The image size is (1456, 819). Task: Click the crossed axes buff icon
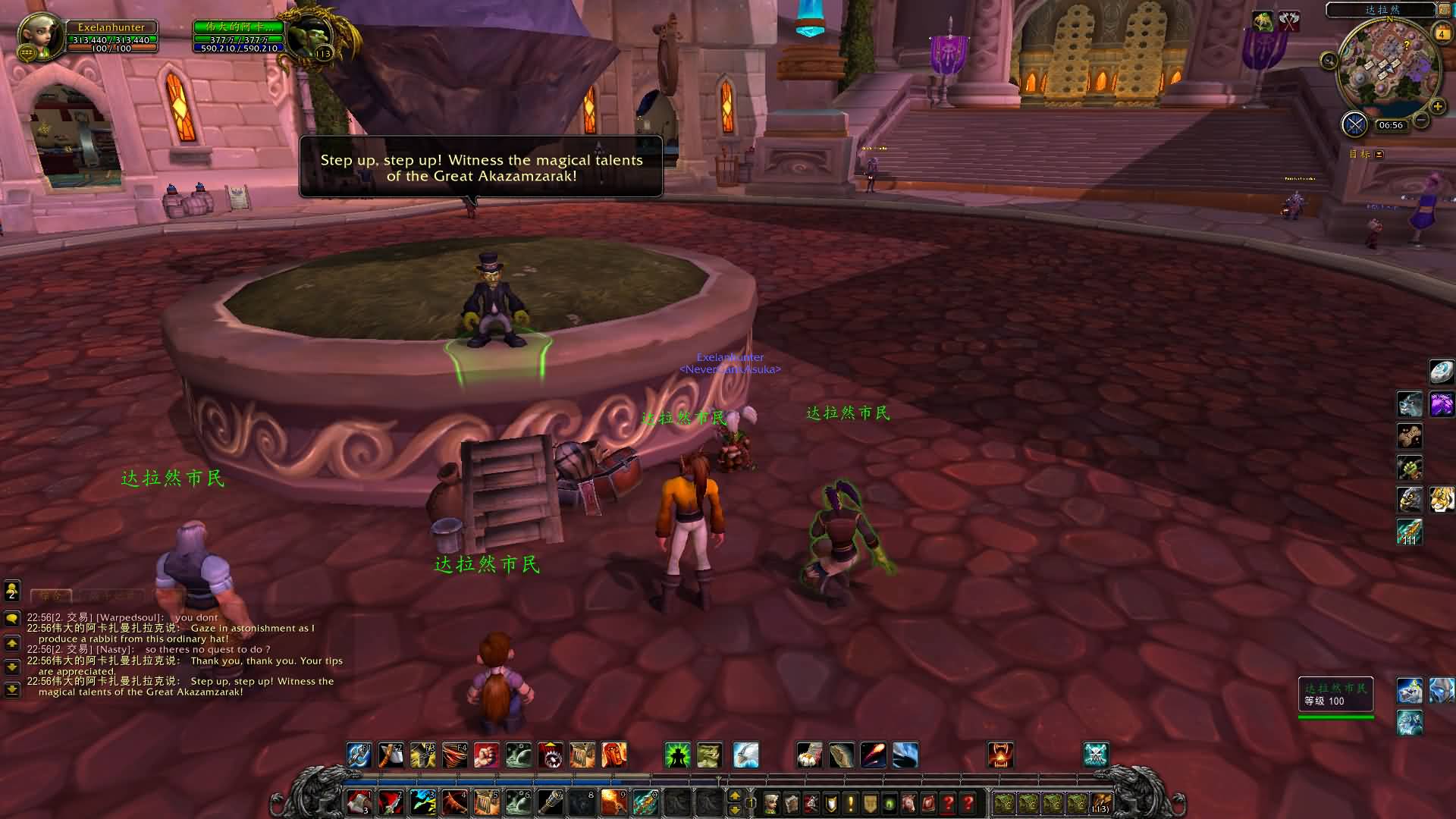click(x=1288, y=21)
